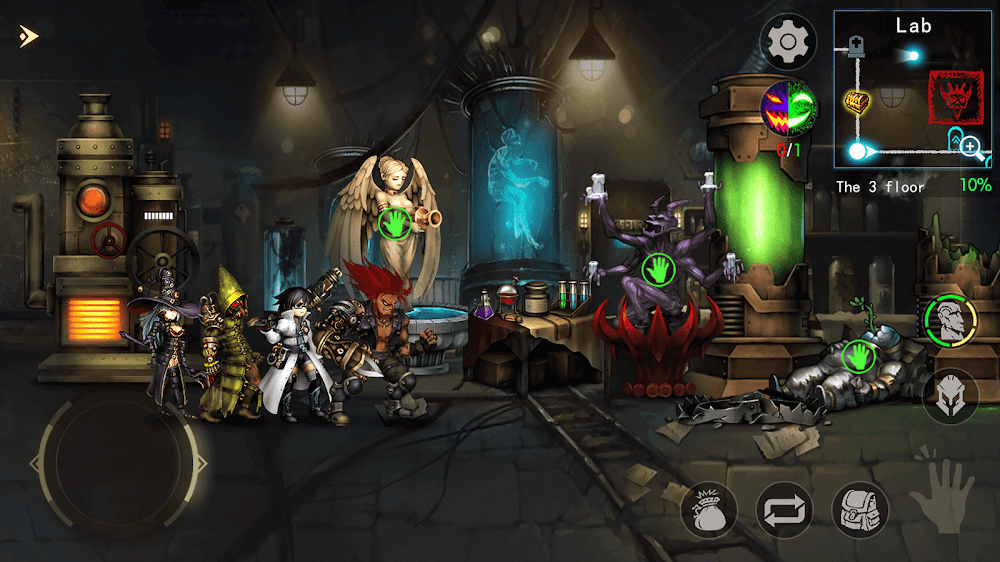Interact with the angel statue hand marker
Viewport: 1000px width, 562px height.
(x=395, y=225)
